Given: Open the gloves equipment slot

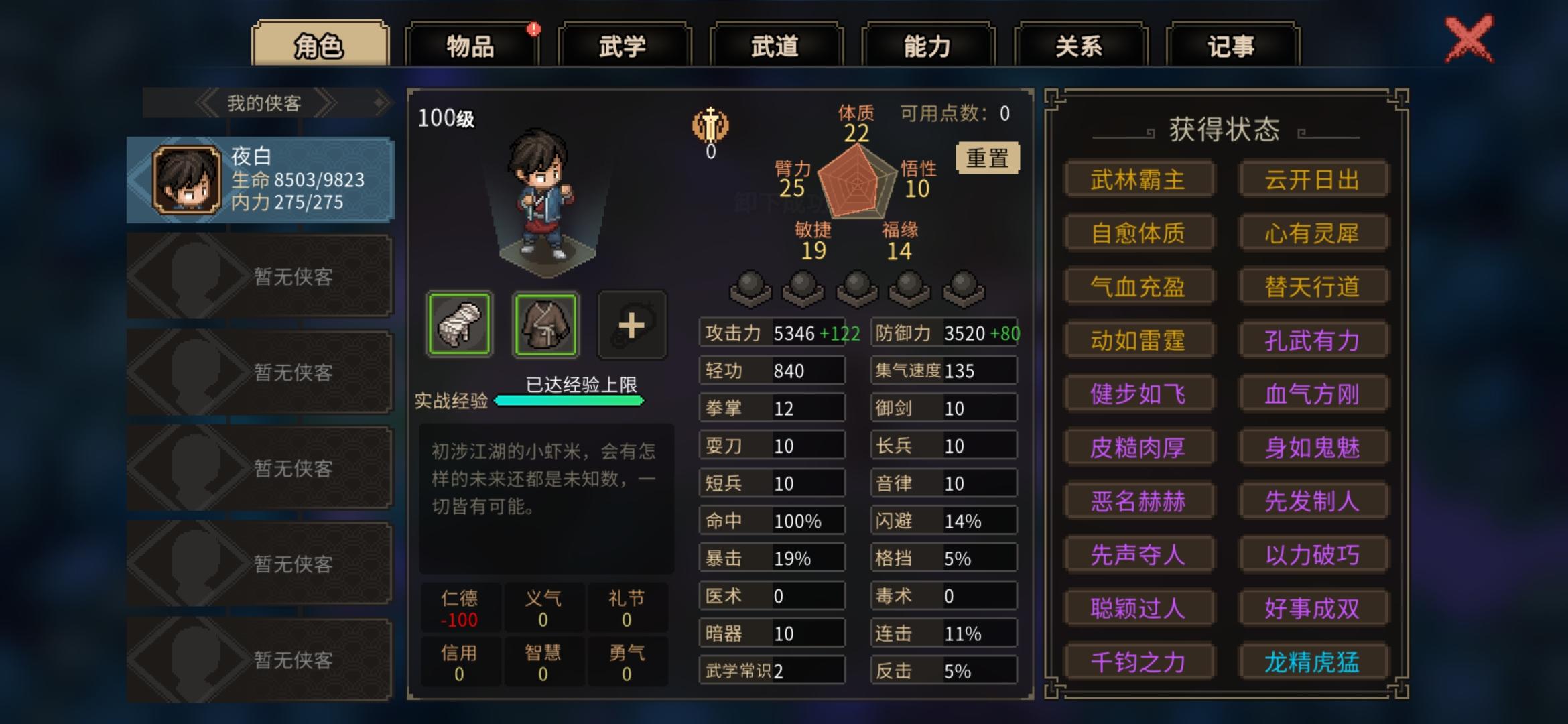Looking at the screenshot, I should coord(458,325).
